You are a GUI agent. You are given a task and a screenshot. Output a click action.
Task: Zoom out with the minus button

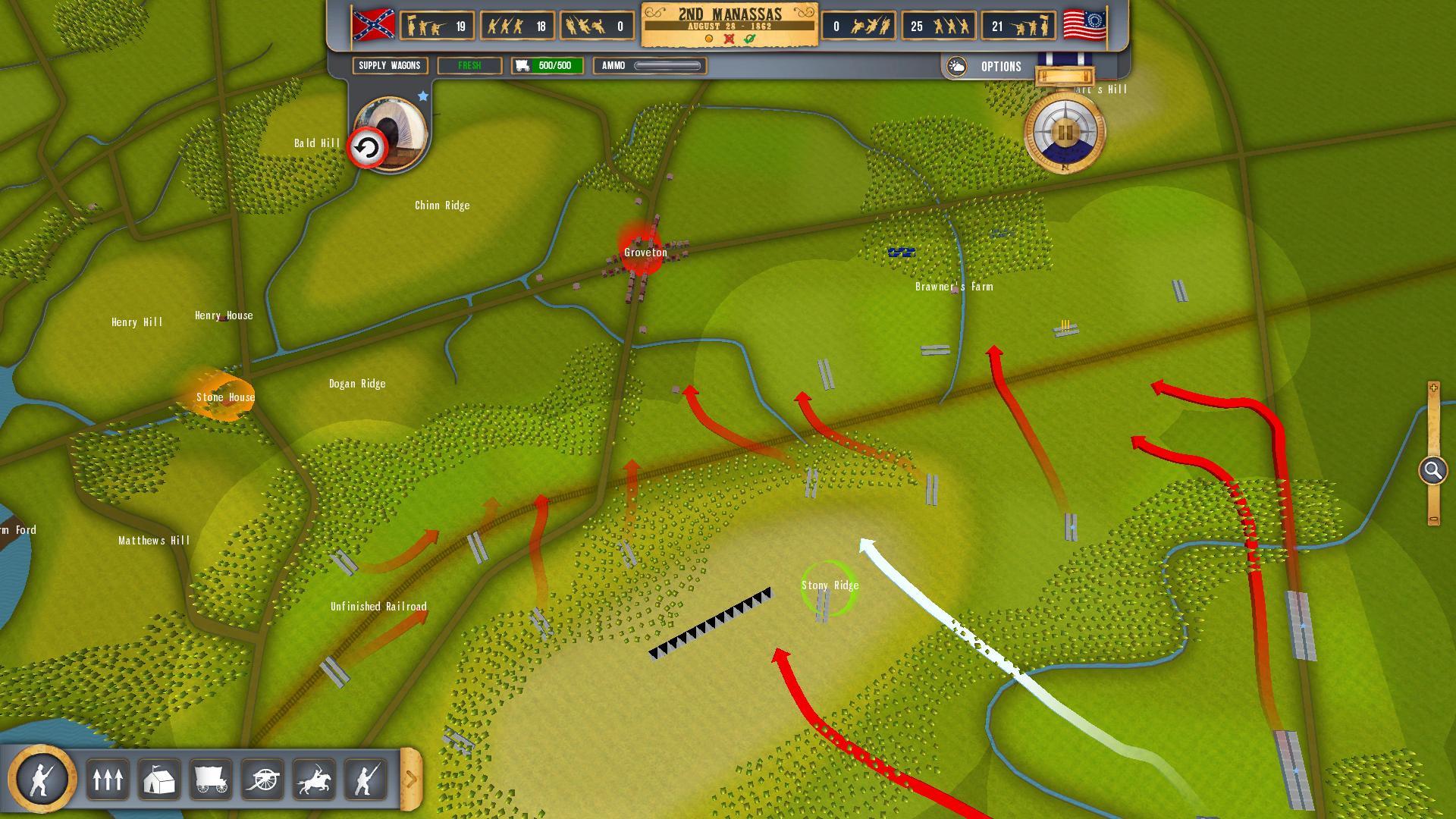(x=1433, y=519)
